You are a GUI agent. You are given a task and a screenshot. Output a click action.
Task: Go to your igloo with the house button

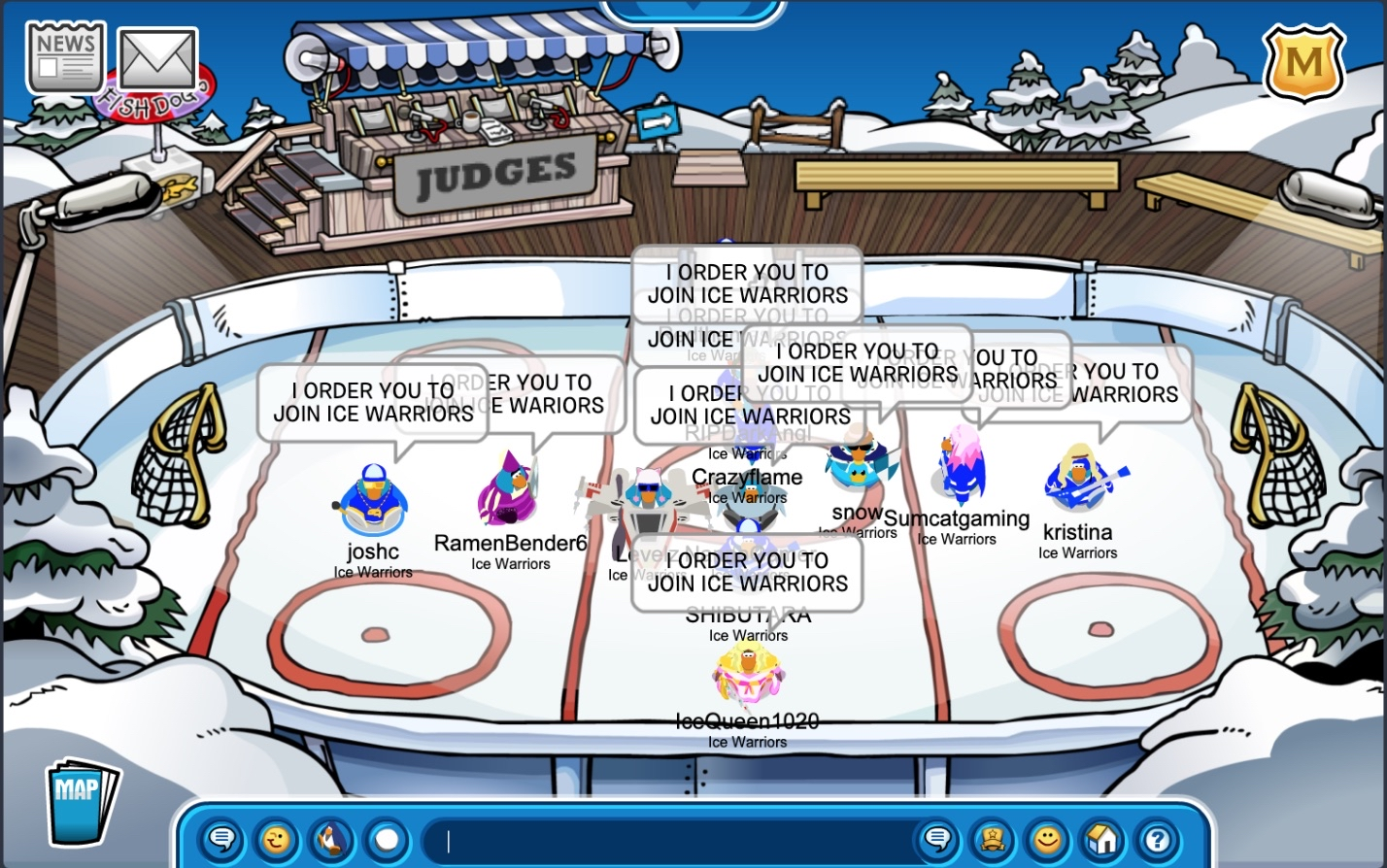(x=1102, y=839)
